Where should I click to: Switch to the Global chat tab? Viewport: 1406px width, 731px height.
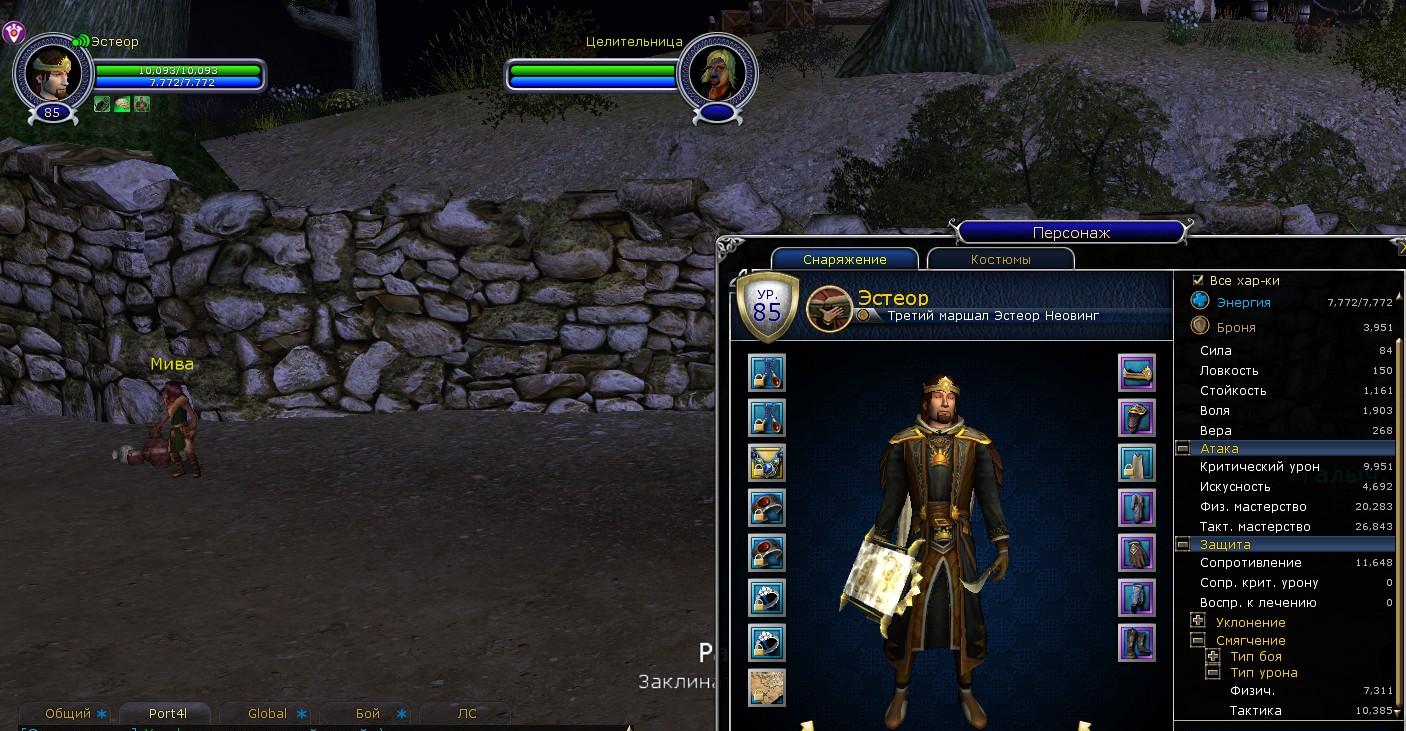pos(267,714)
